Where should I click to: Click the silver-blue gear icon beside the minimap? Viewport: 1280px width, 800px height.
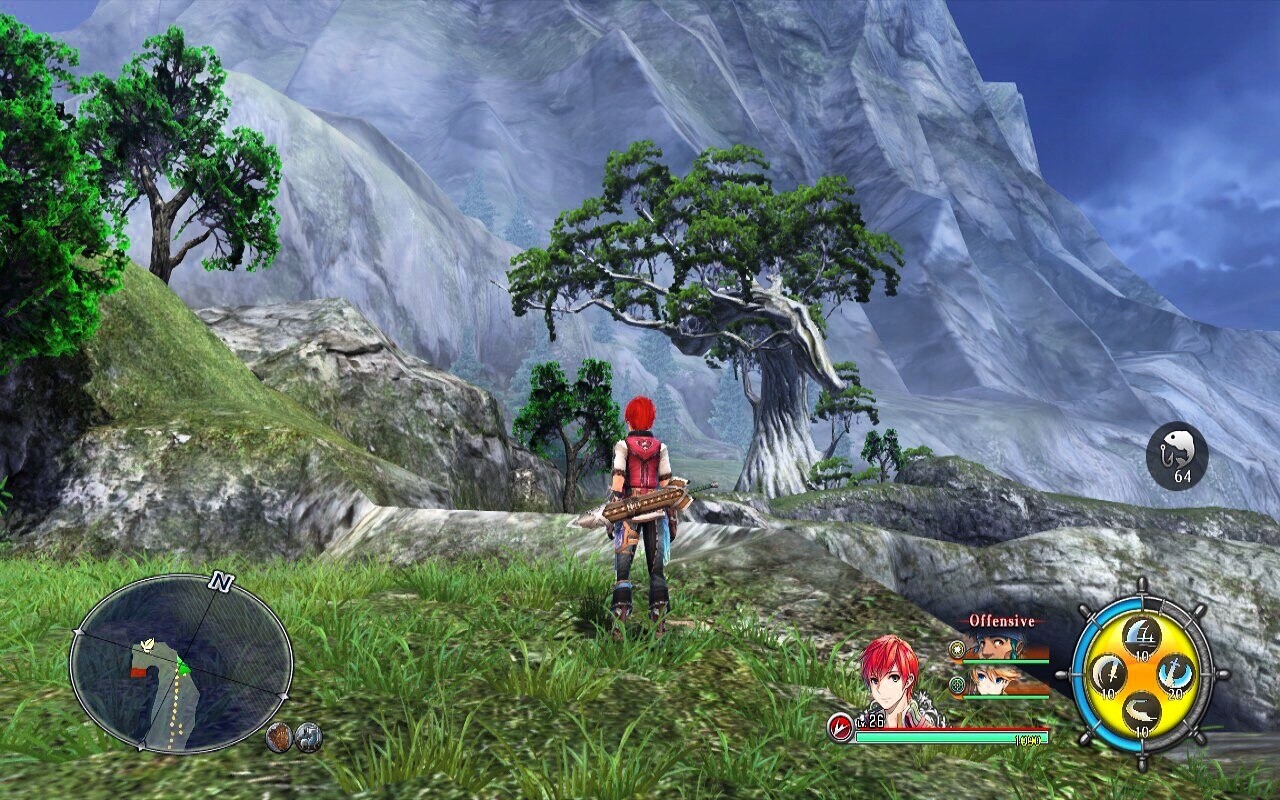point(309,737)
